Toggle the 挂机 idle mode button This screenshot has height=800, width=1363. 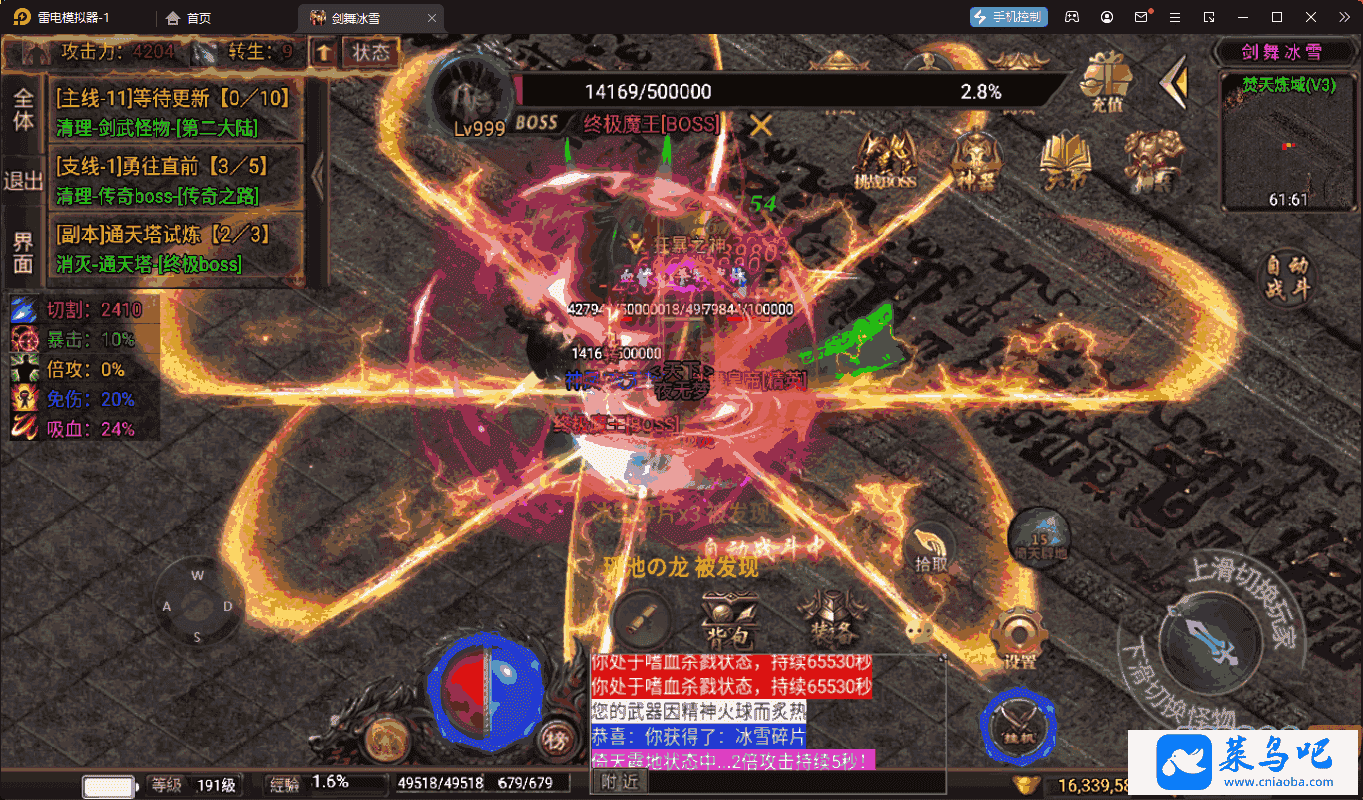click(x=1018, y=723)
